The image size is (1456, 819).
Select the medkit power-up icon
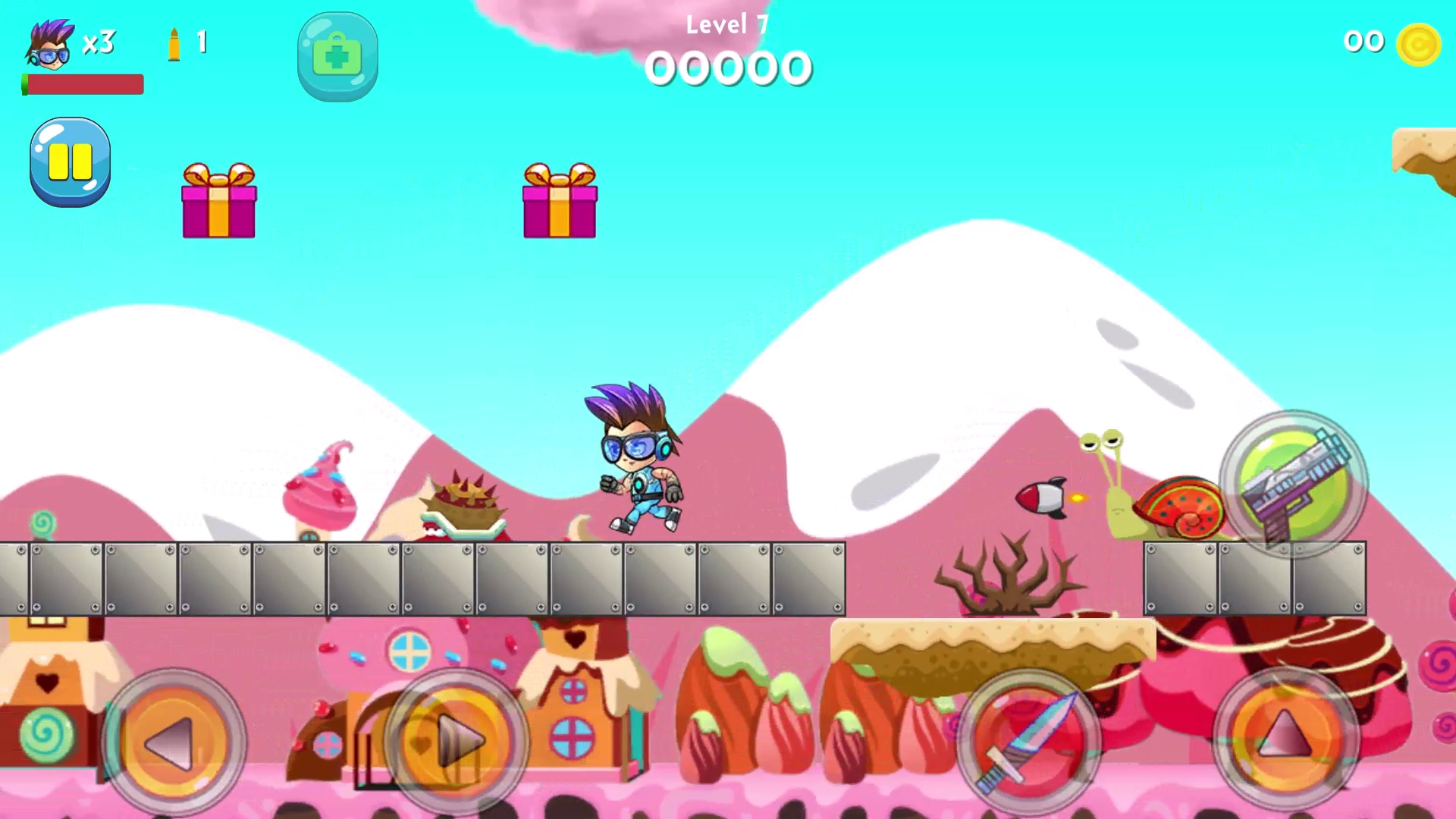pyautogui.click(x=337, y=55)
